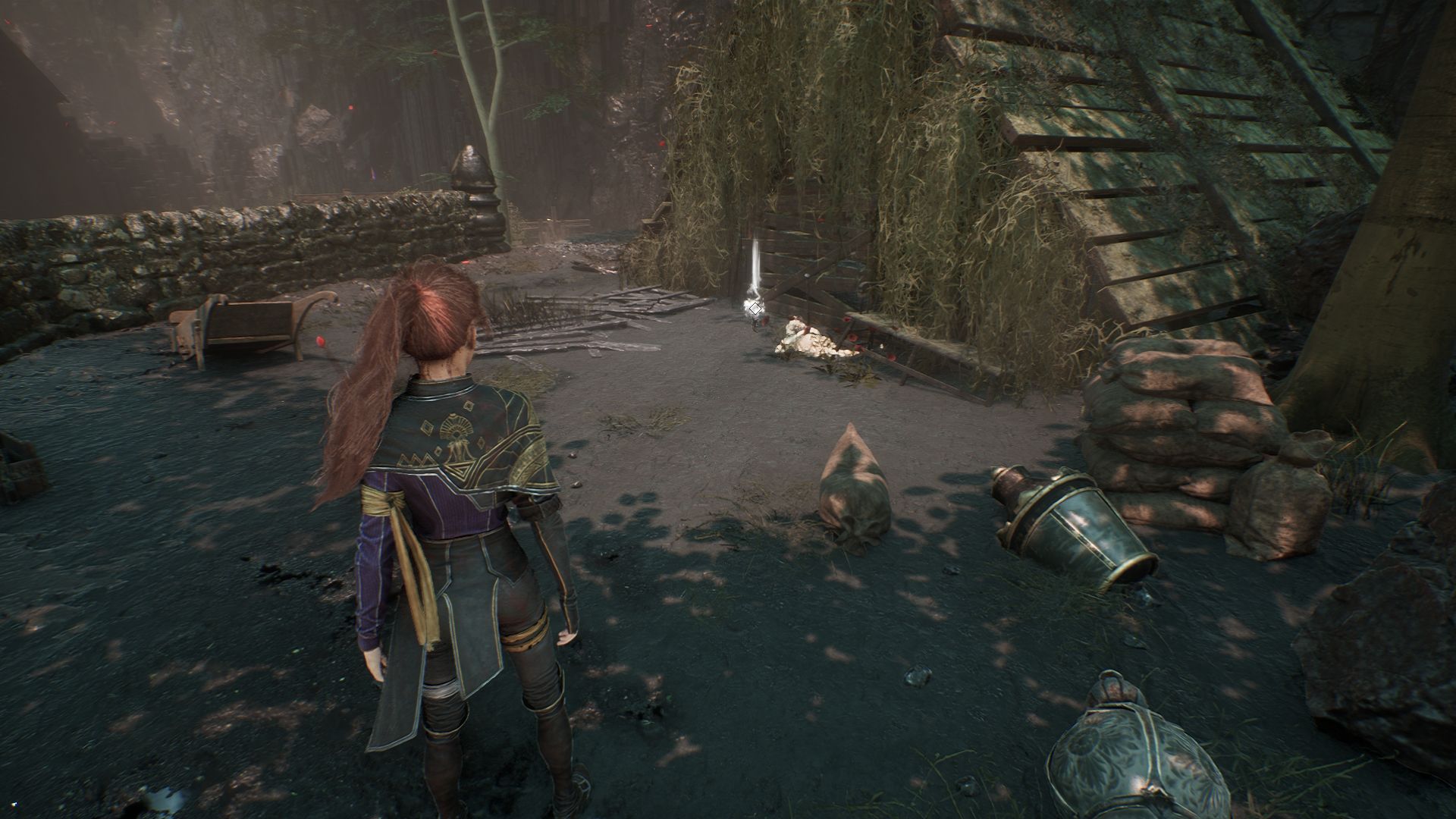Select the diamond item pickup marker
Image resolution: width=1456 pixels, height=819 pixels.
click(755, 309)
